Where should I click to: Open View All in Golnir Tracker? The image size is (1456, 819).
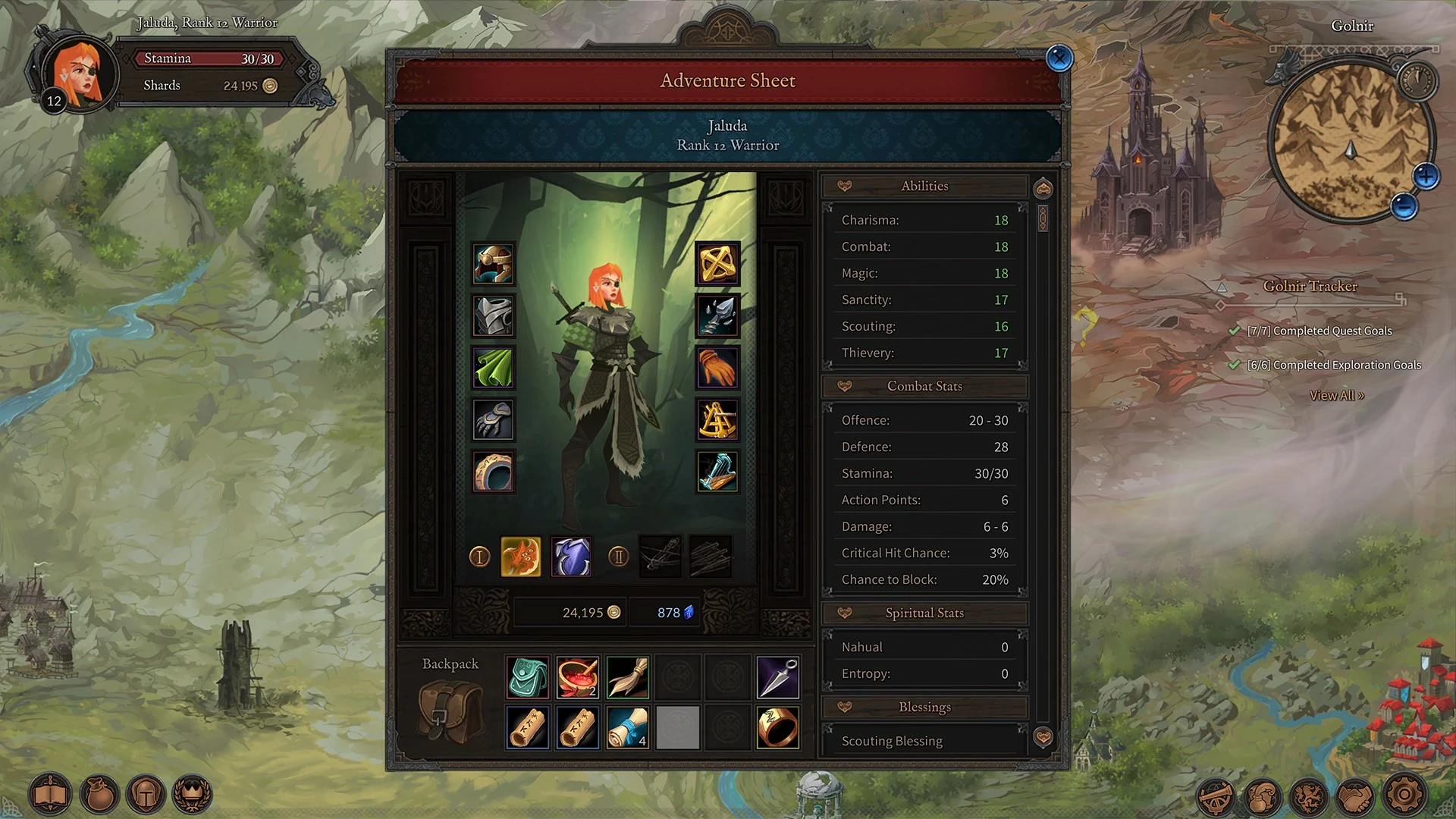tap(1336, 396)
